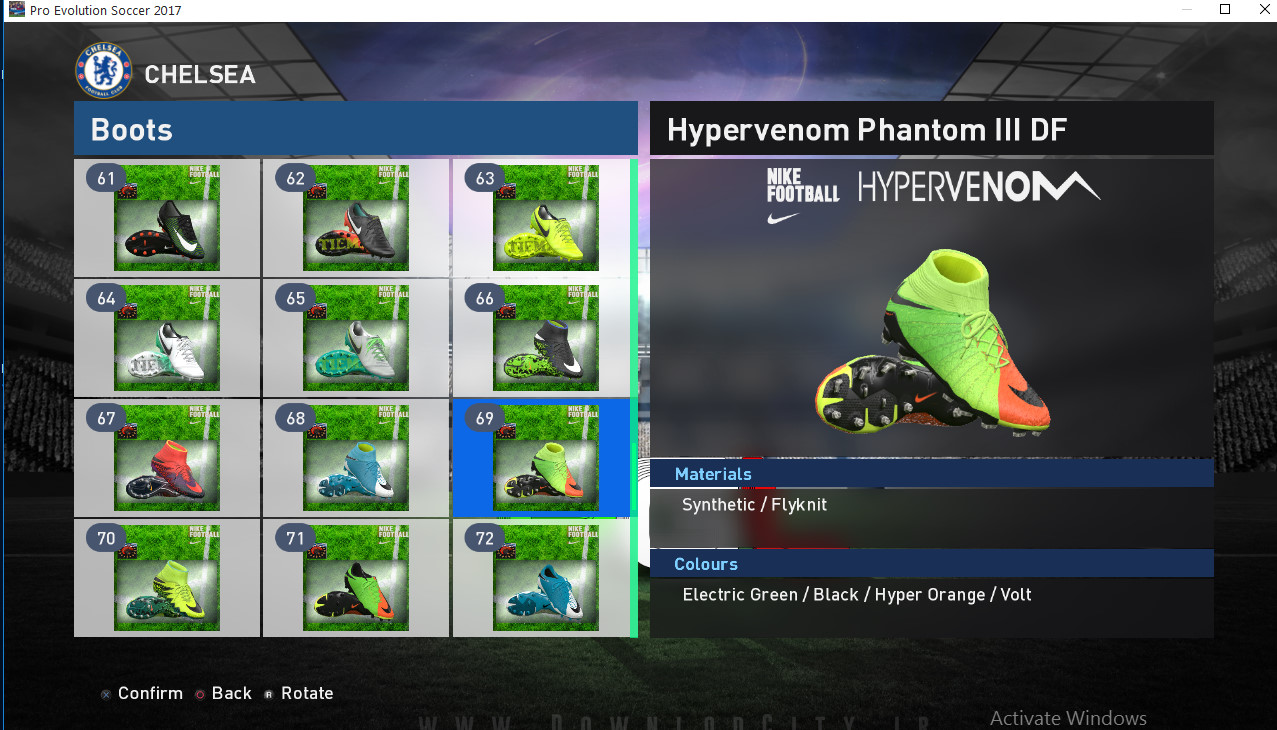Choose boot slot 62
Image resolution: width=1277 pixels, height=730 pixels.
(356, 218)
